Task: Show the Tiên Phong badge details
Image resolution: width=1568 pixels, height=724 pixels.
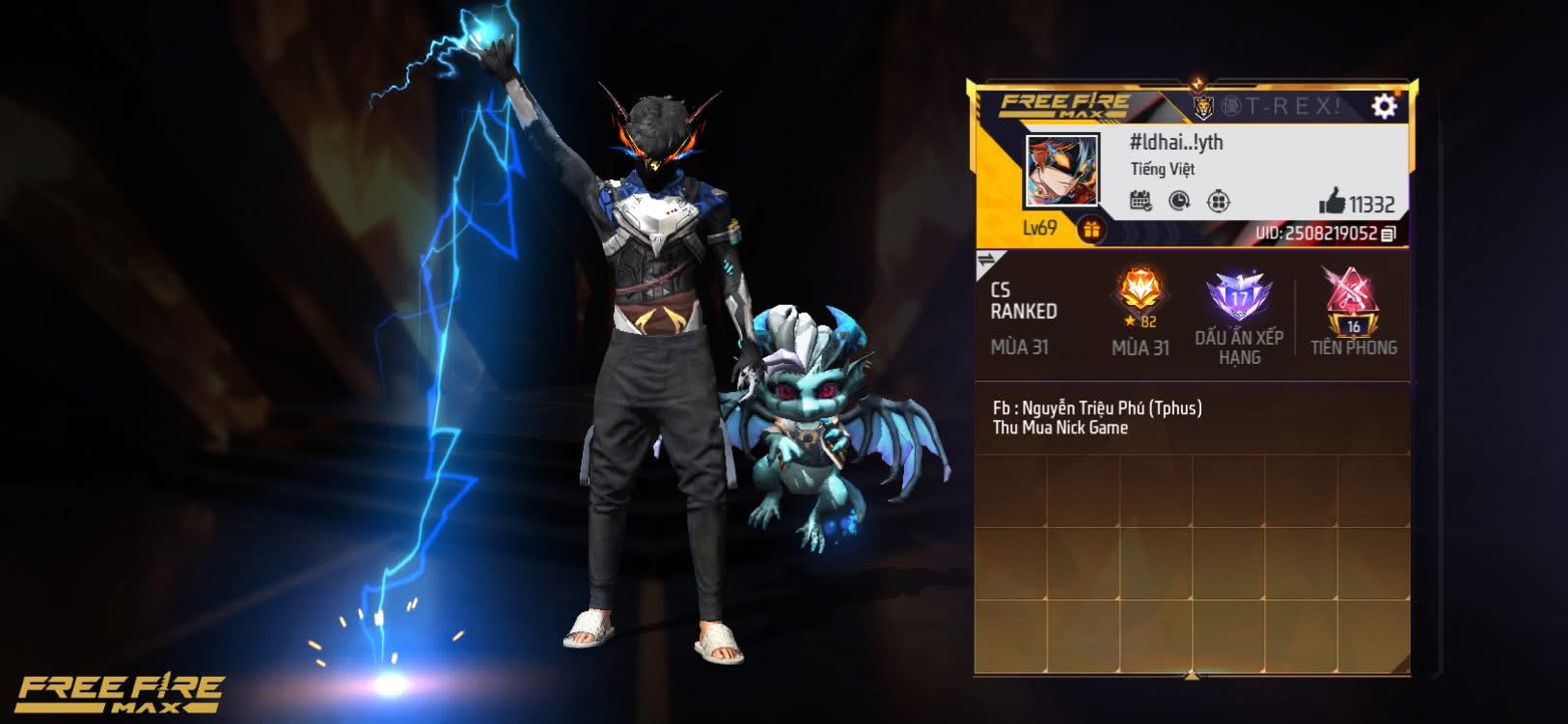Action: [x=1353, y=301]
